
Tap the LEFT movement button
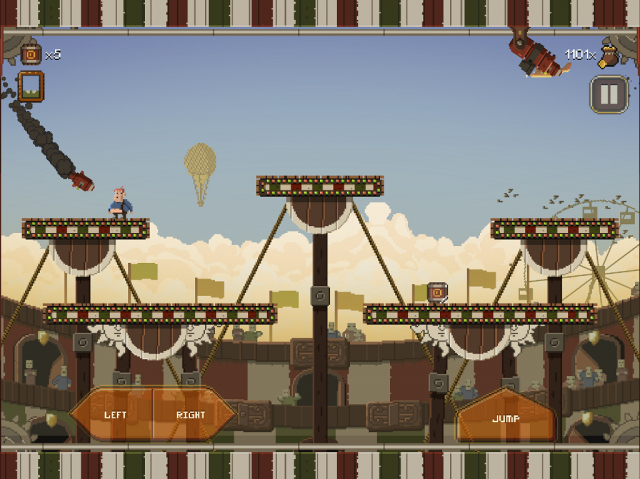[112, 415]
